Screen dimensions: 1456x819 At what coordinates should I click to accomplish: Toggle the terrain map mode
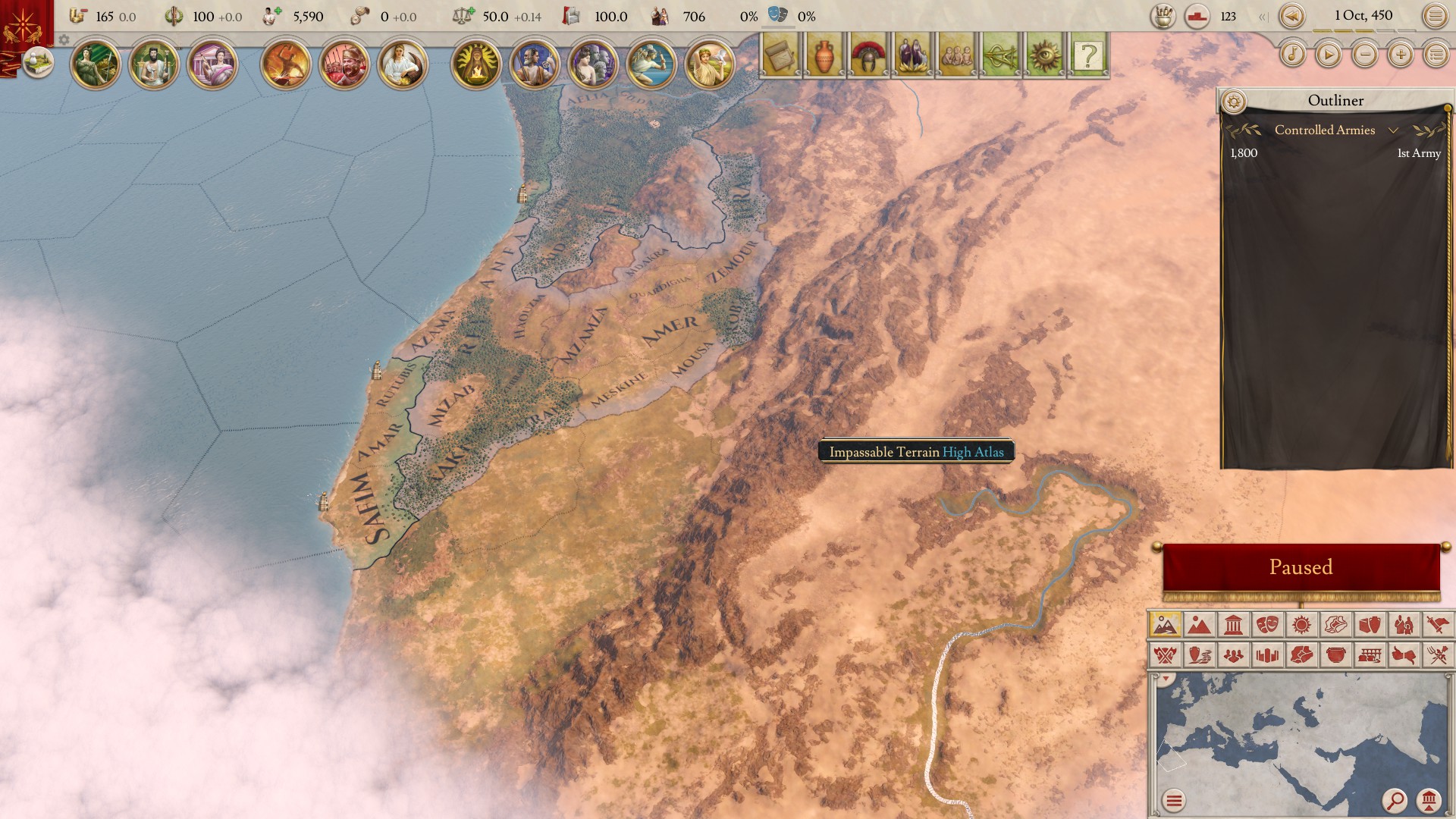1166,624
